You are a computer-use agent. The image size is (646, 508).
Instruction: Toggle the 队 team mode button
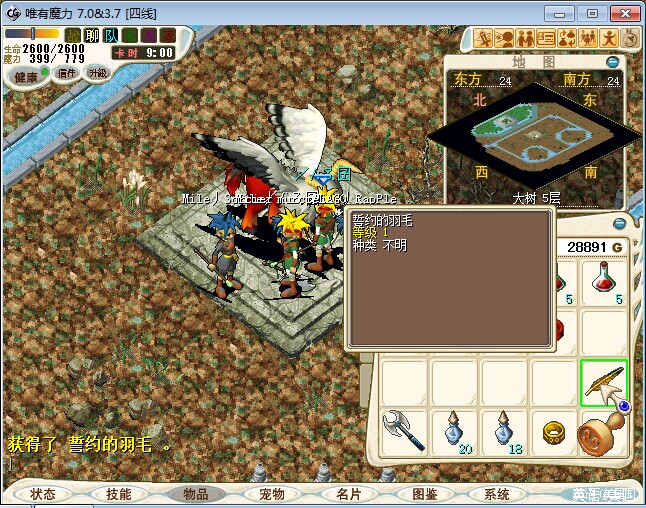pos(111,35)
